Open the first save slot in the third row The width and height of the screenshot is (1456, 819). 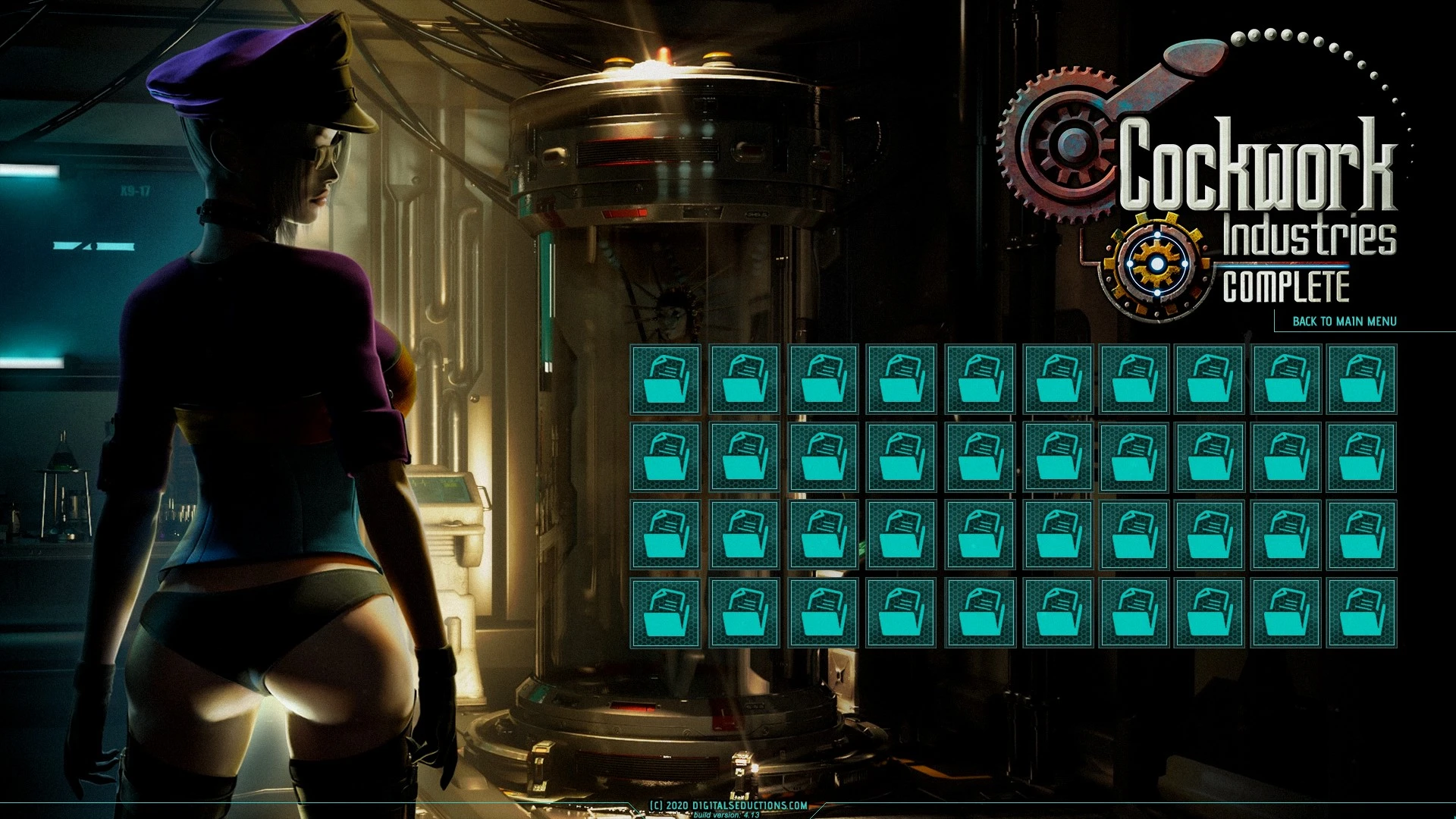pos(664,535)
